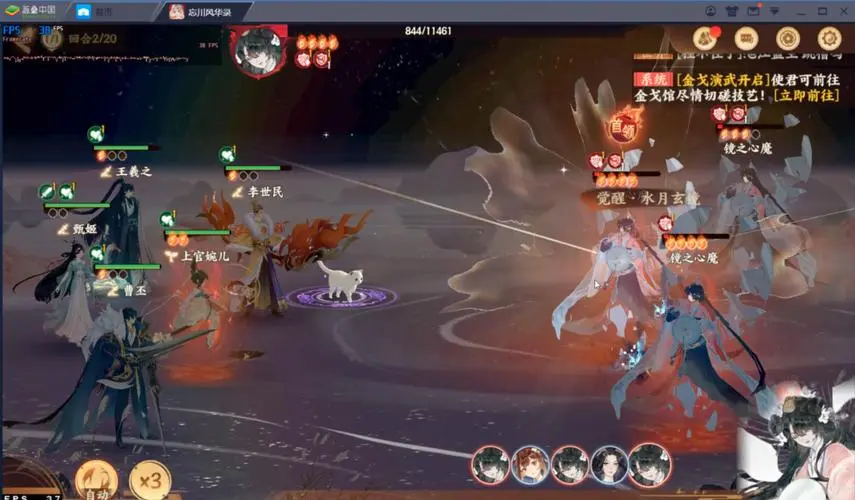855x500 pixels.
Task: Switch to the 忘川风华录 emulator tab
Action: pyautogui.click(x=204, y=11)
